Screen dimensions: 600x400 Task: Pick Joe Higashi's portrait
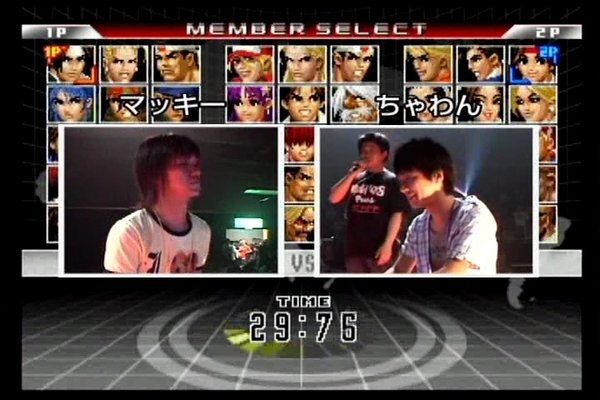[x=354, y=63]
